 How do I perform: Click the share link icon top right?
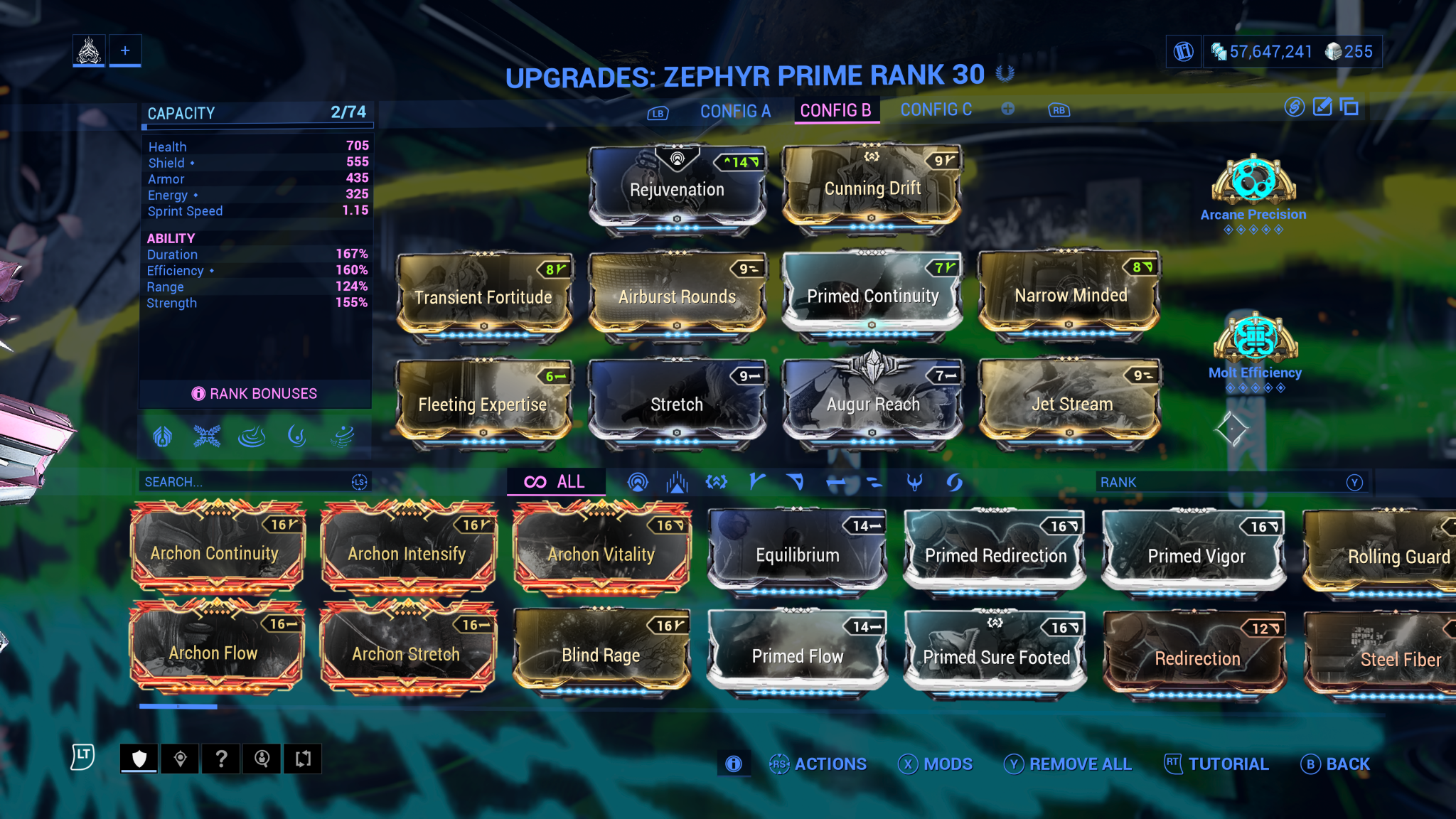tap(1294, 107)
